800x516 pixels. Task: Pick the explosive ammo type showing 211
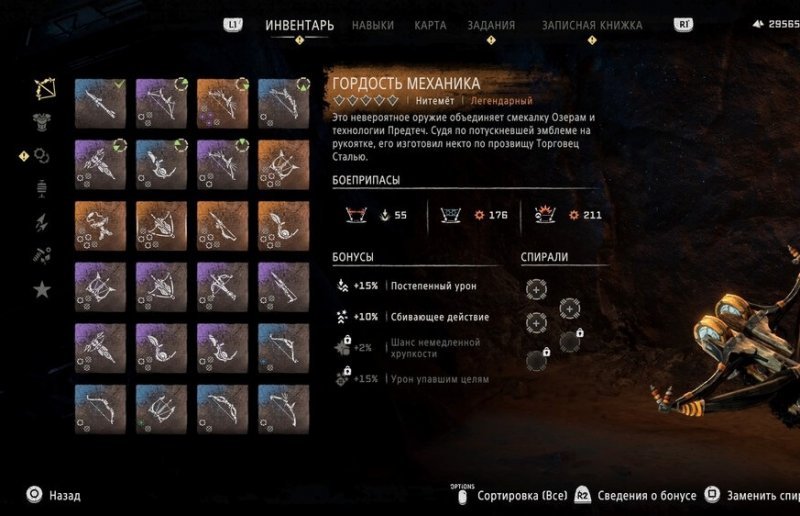pyautogui.click(x=565, y=214)
